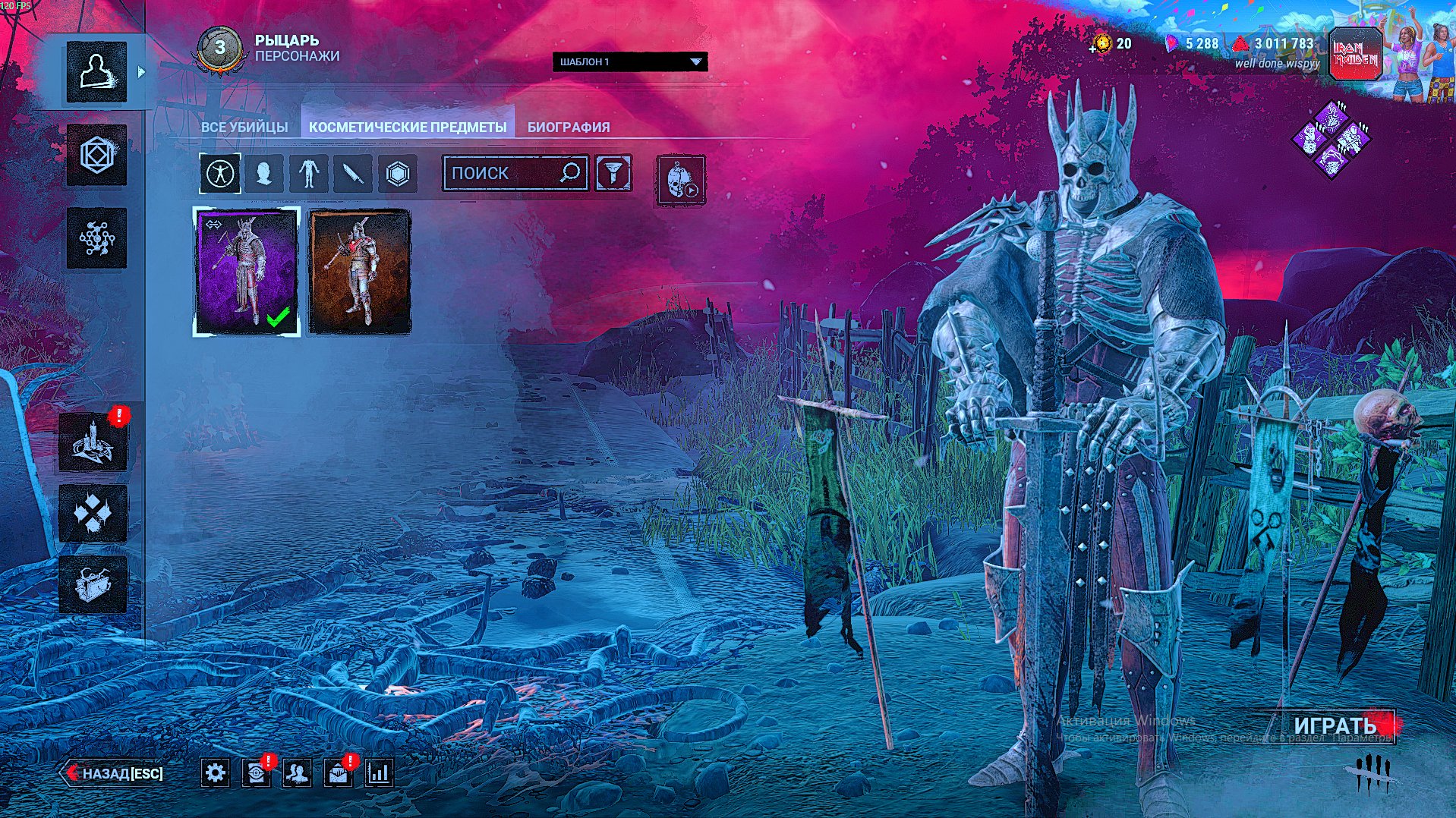
Task: Show the full outfits category
Action: tap(221, 174)
